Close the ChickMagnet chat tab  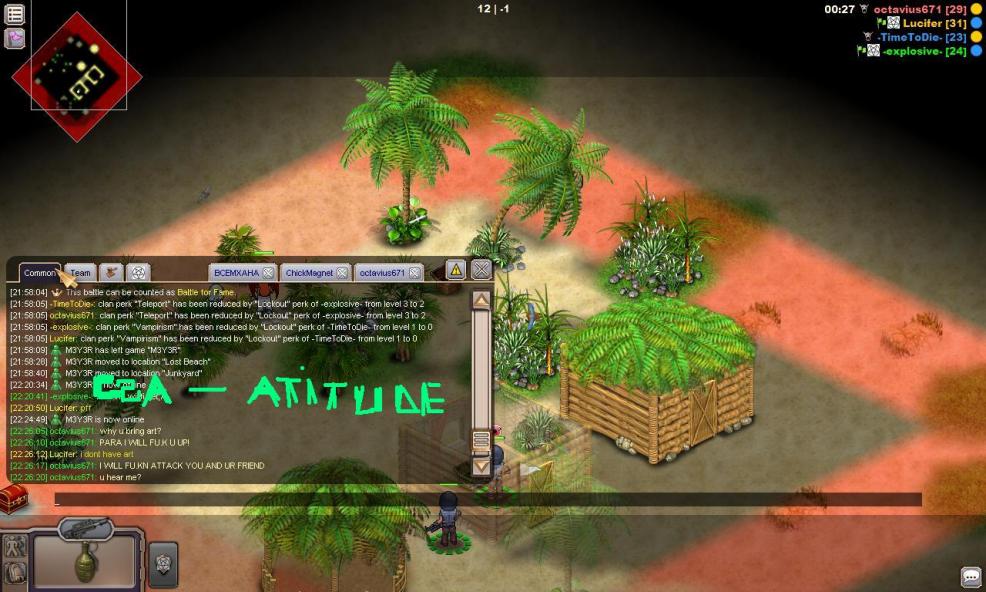[342, 273]
